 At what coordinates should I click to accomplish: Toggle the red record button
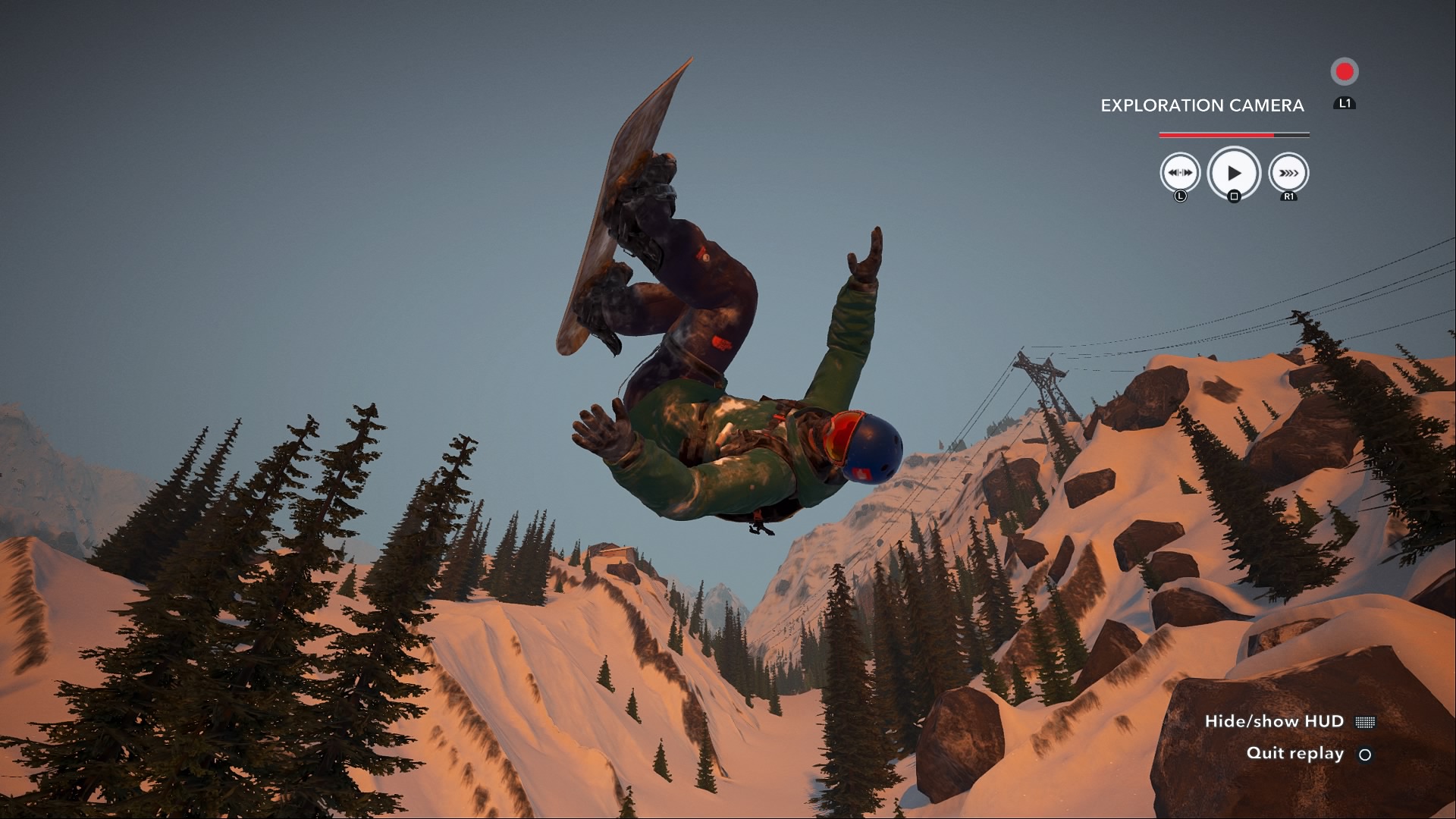click(x=1345, y=72)
